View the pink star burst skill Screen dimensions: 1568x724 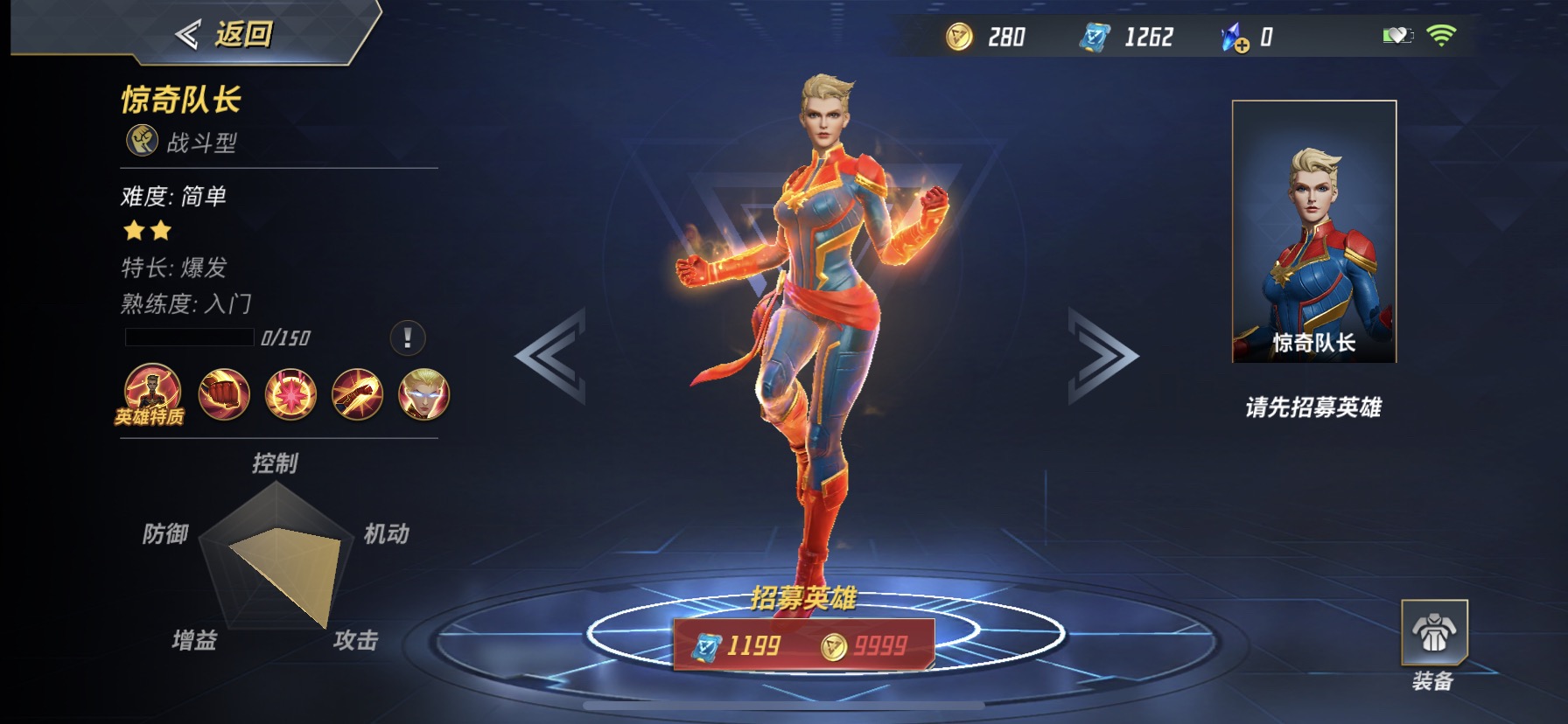[290, 394]
